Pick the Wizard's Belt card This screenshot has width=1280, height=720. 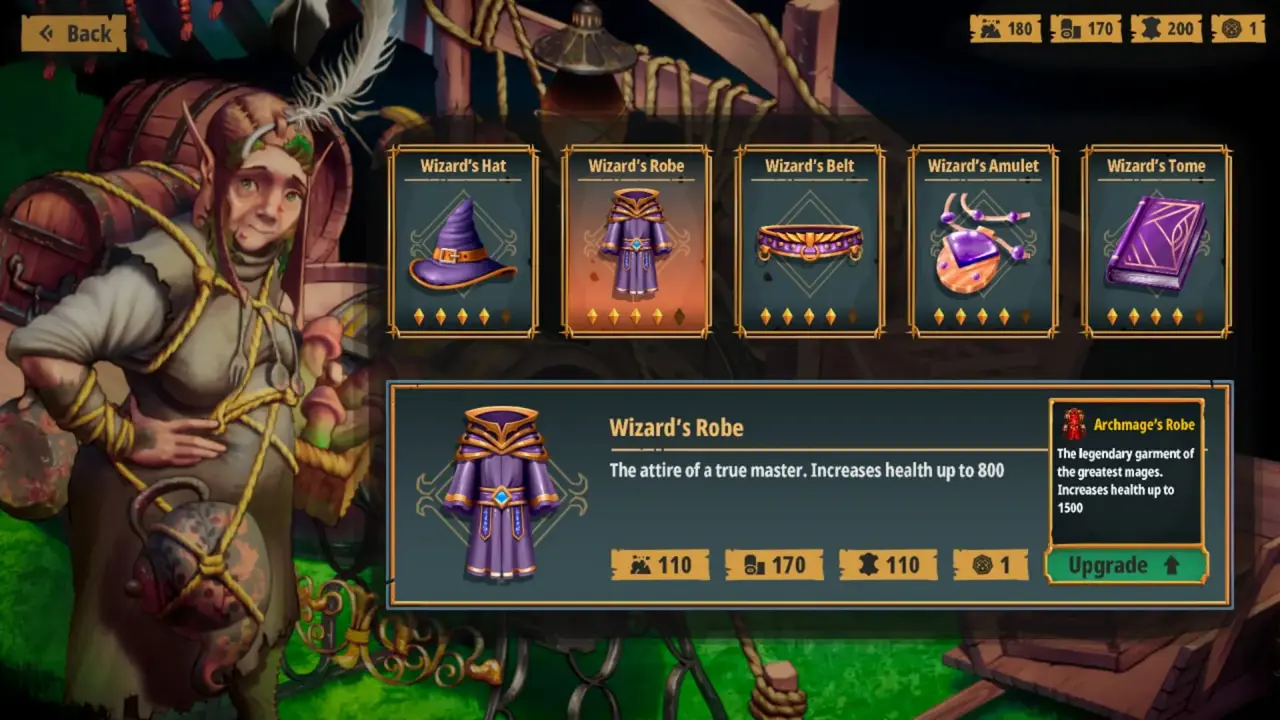[810, 242]
